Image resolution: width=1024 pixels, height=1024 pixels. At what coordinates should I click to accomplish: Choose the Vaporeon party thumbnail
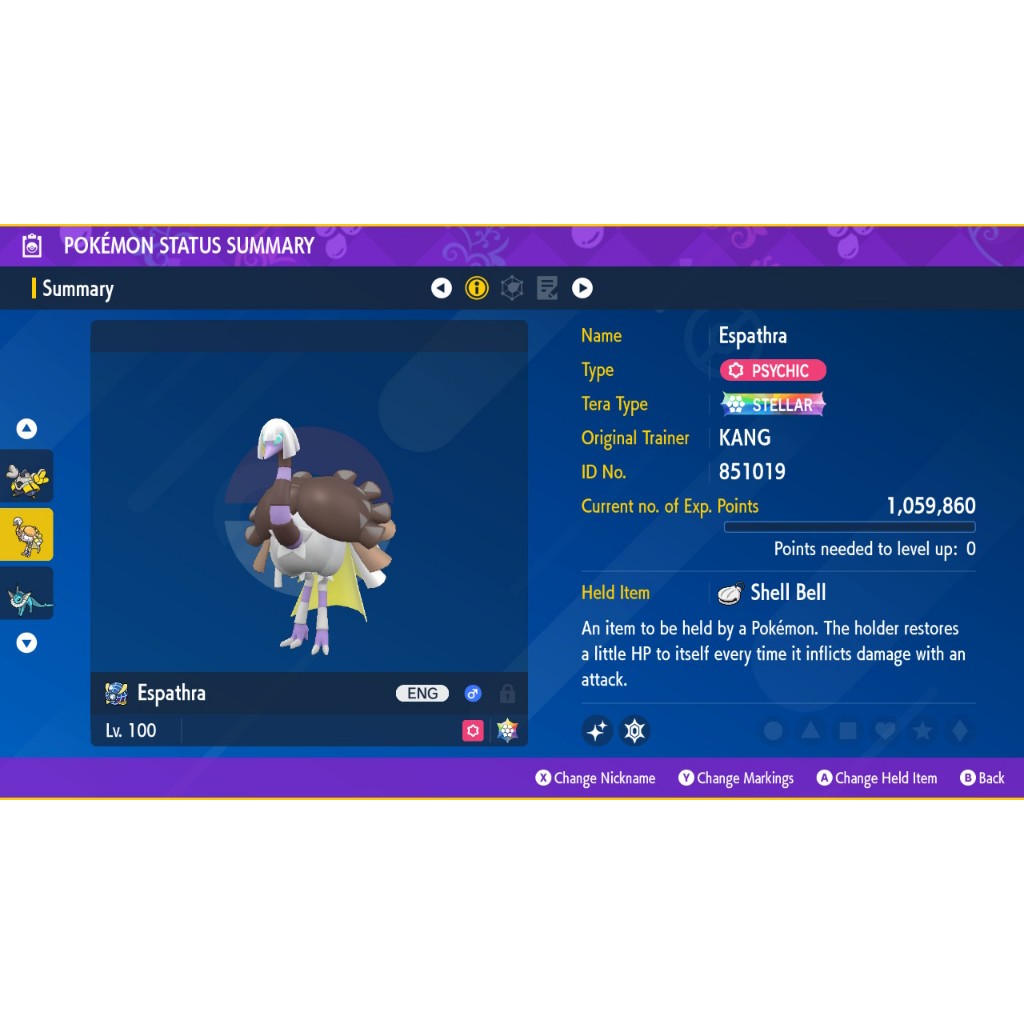(27, 593)
